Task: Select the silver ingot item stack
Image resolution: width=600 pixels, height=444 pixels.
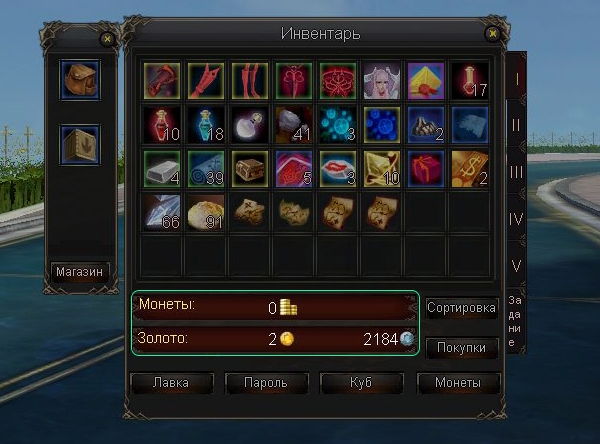Action: (x=161, y=167)
